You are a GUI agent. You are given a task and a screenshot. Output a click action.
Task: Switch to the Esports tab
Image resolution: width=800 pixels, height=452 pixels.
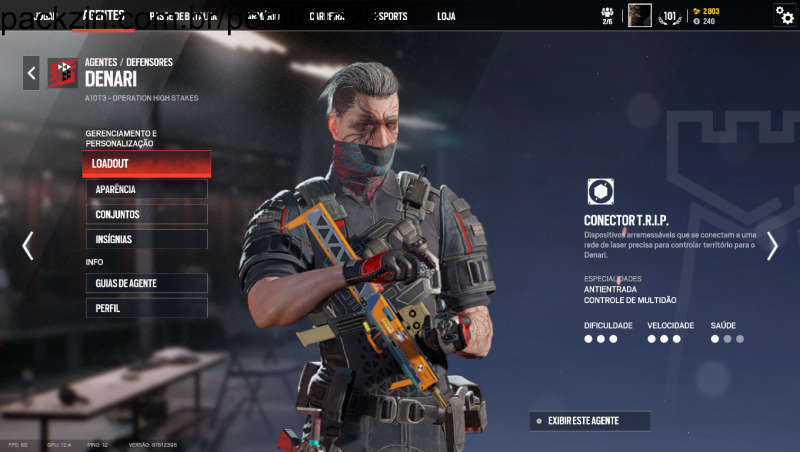[391, 16]
